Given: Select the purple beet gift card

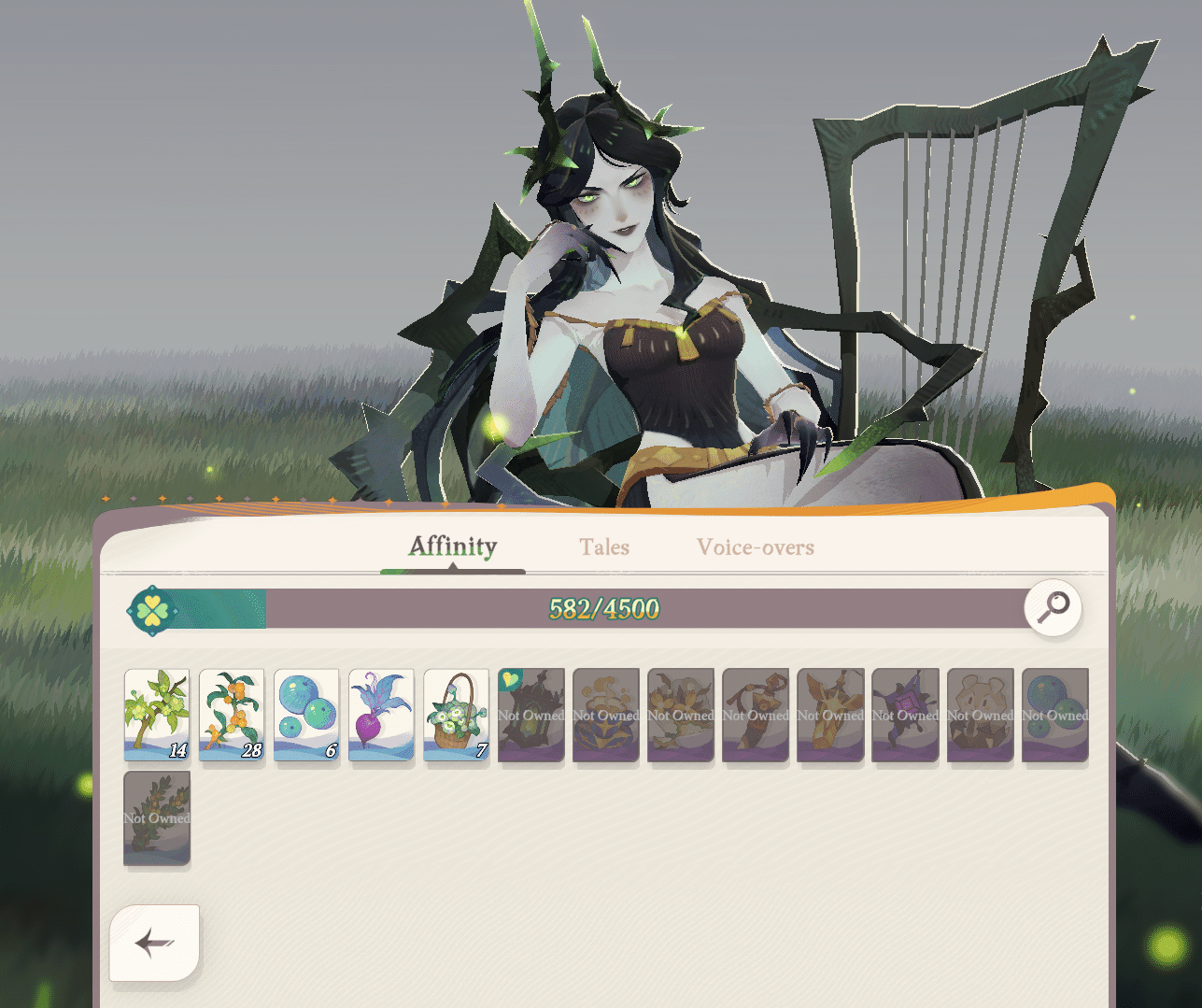Looking at the screenshot, I should [381, 715].
